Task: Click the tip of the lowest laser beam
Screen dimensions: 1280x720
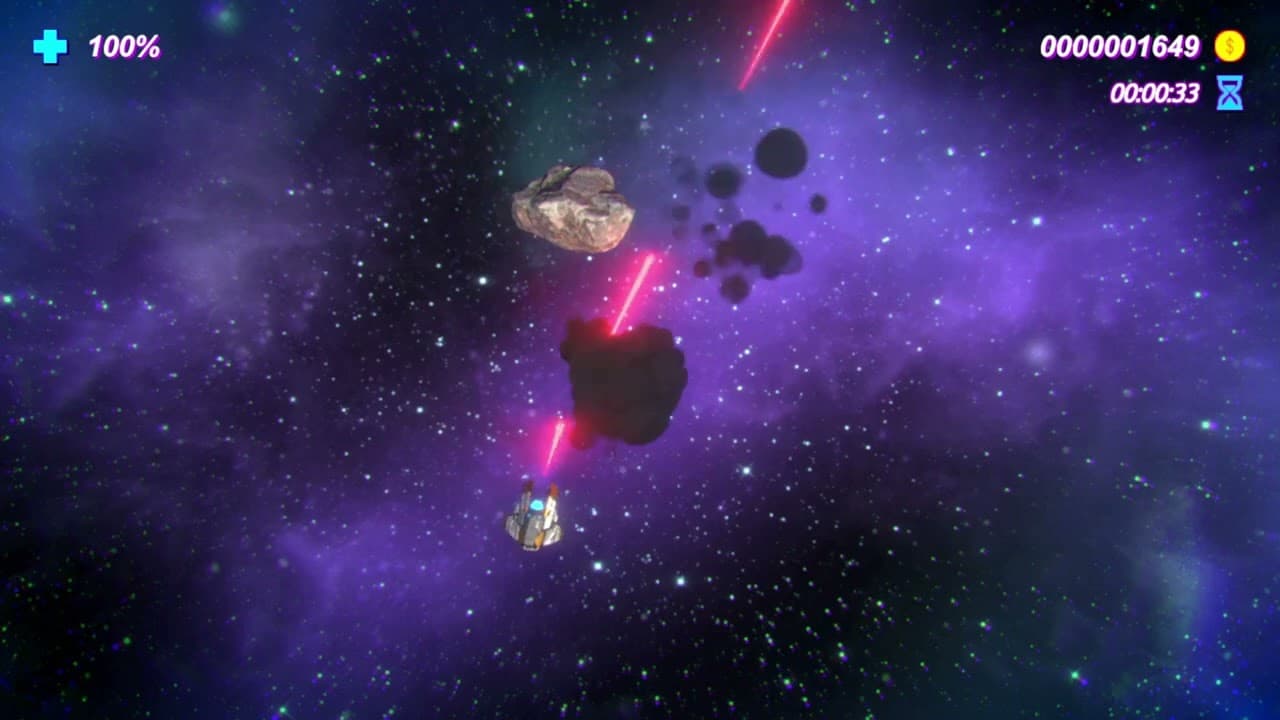Action: click(546, 467)
